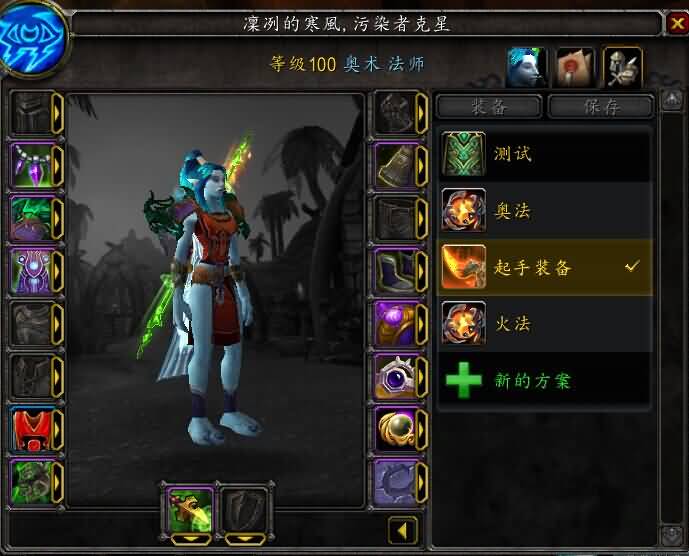Viewport: 689px width, 556px height.
Task: Select the purple gem necklace slot
Action: (31, 163)
